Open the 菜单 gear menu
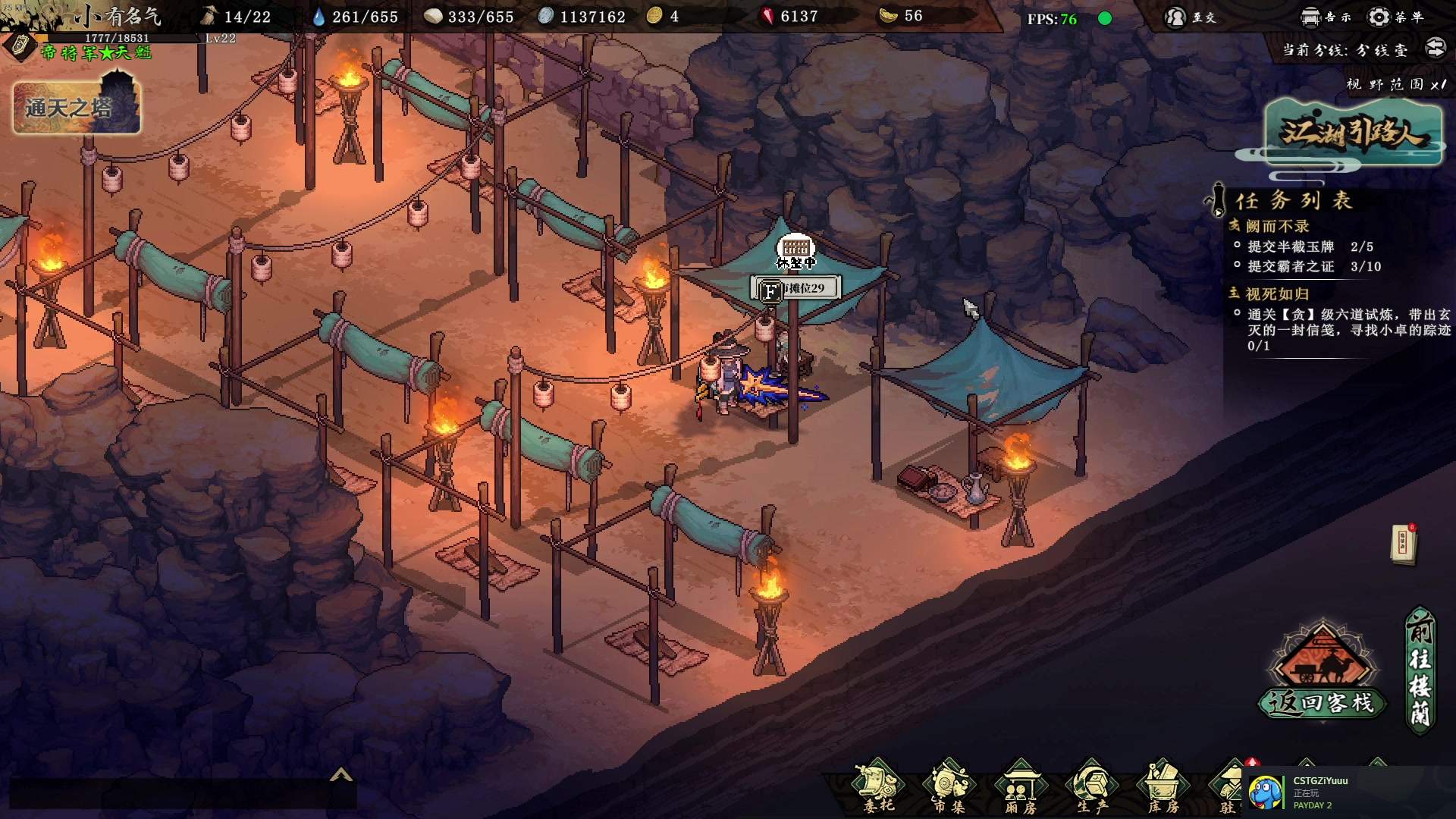1456x819 pixels. [1395, 17]
